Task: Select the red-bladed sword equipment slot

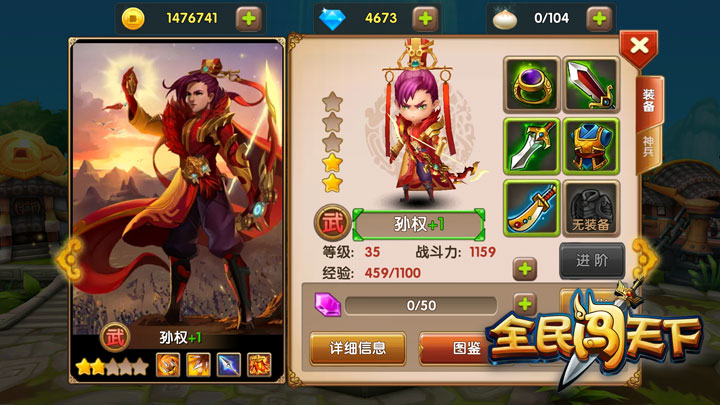Action: click(x=590, y=85)
